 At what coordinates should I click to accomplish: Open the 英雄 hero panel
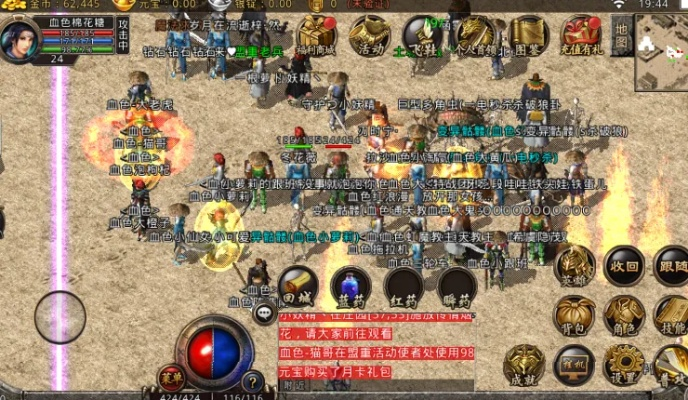575,266
